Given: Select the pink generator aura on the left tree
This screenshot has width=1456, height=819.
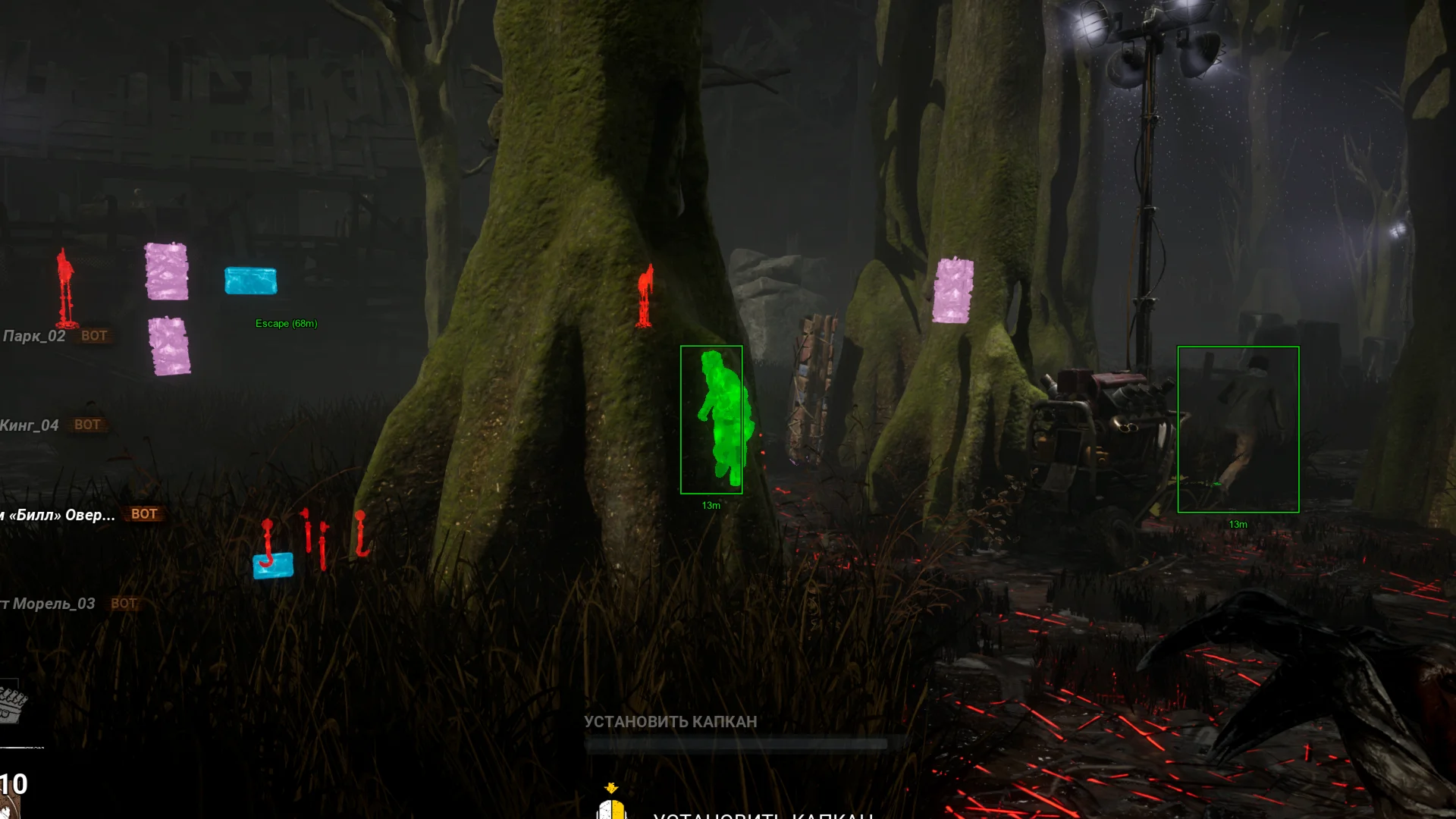Looking at the screenshot, I should coord(167,269).
